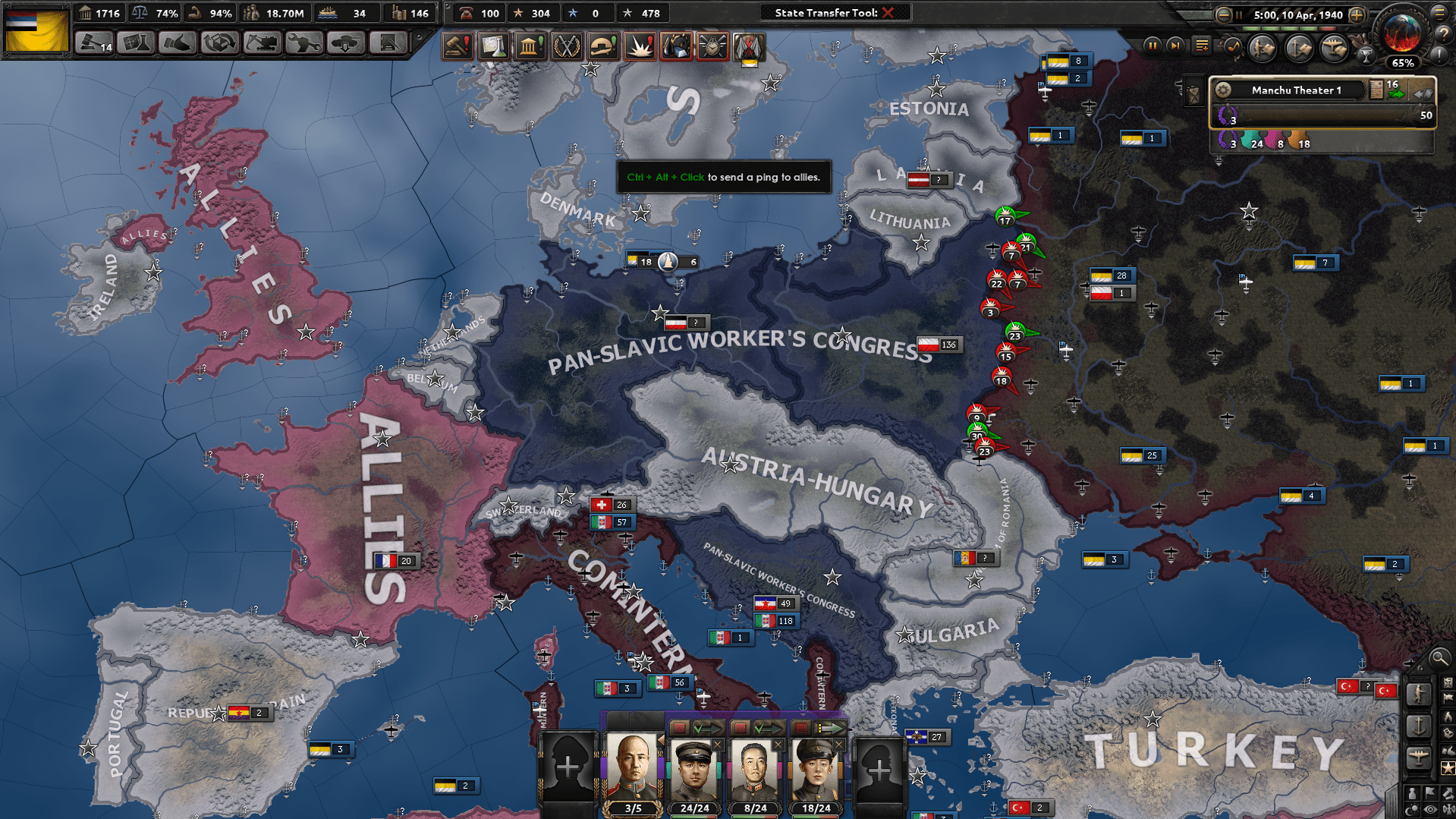1456x819 pixels.
Task: Select the first general portrait showing 3/5
Action: [634, 768]
